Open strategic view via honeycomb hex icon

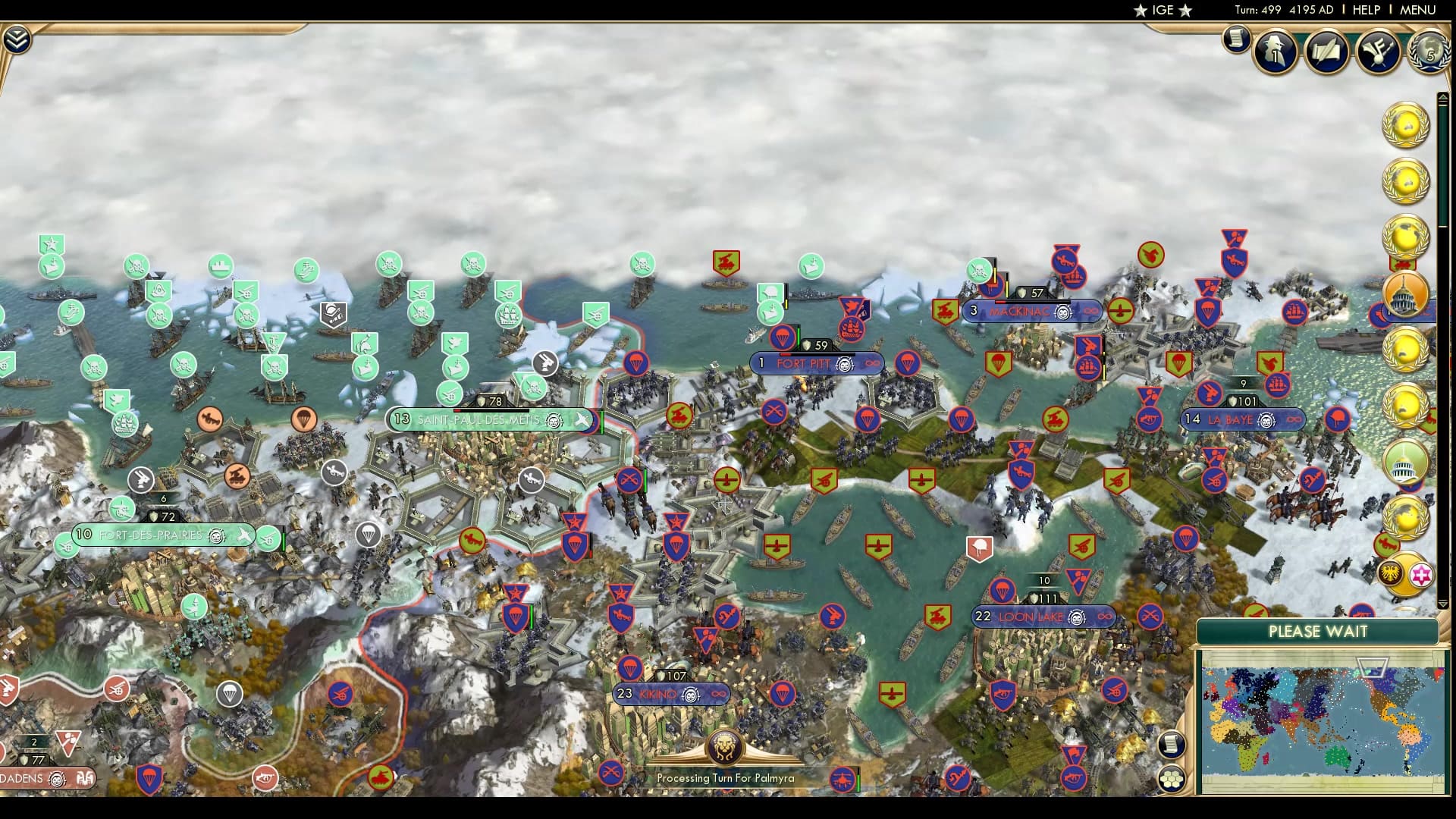point(1173,777)
